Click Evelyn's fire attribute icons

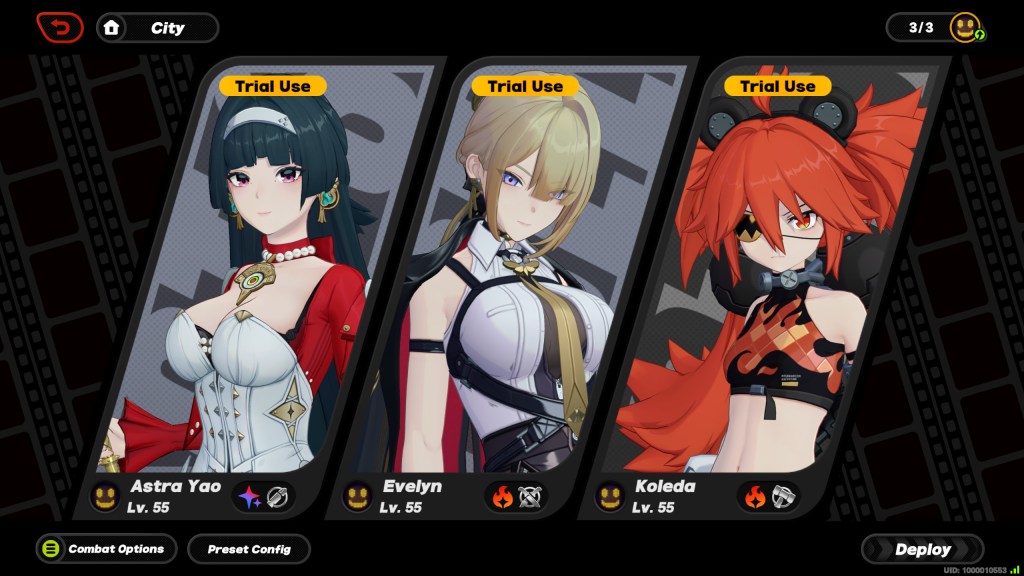point(516,496)
